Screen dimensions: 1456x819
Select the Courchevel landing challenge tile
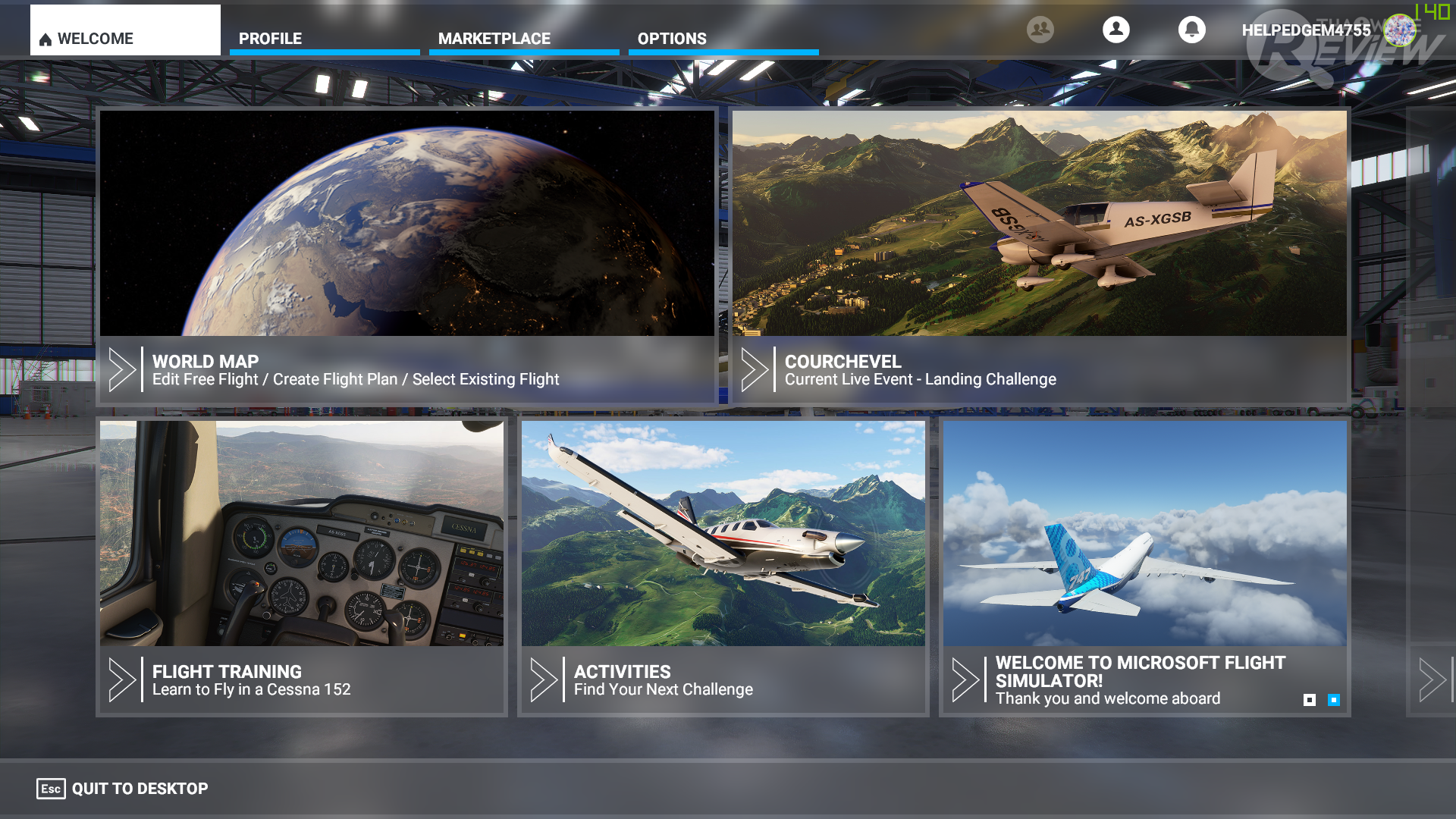(x=1039, y=256)
